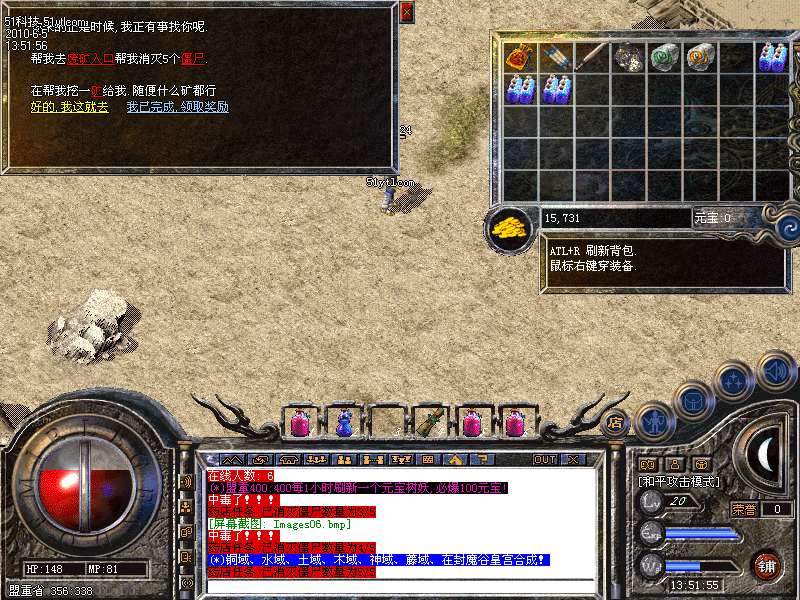Open the shop with the 店 button
This screenshot has height=600, width=800.
coord(616,421)
